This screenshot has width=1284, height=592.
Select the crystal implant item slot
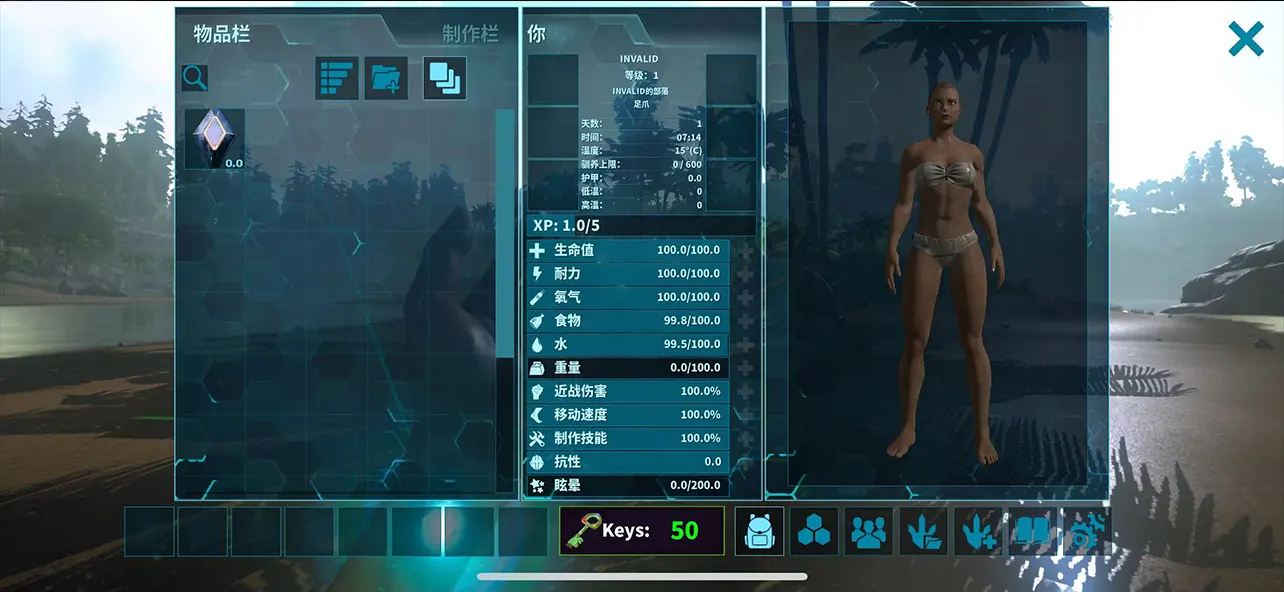(x=215, y=139)
